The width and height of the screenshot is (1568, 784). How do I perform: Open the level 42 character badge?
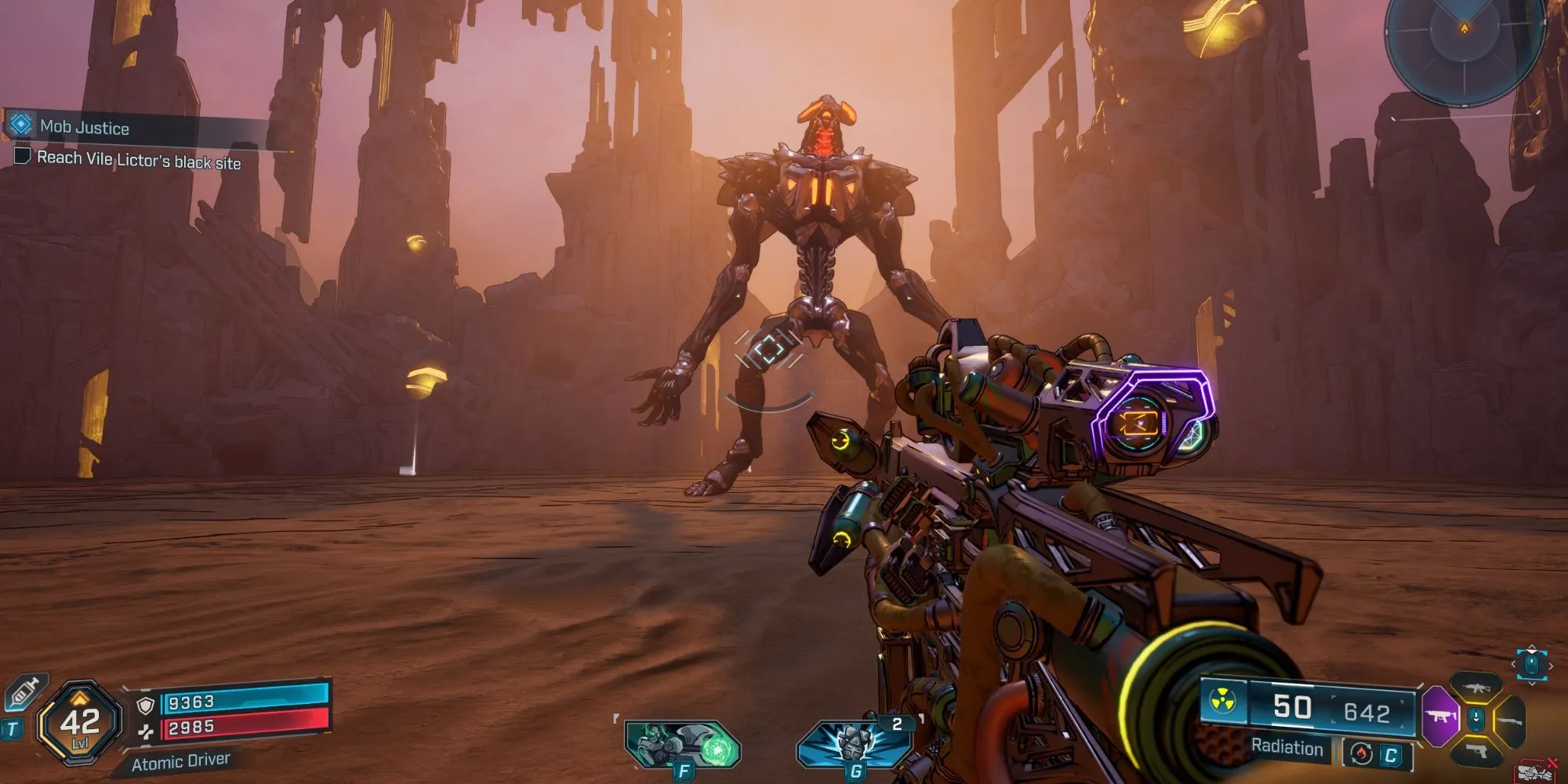click(x=80, y=723)
